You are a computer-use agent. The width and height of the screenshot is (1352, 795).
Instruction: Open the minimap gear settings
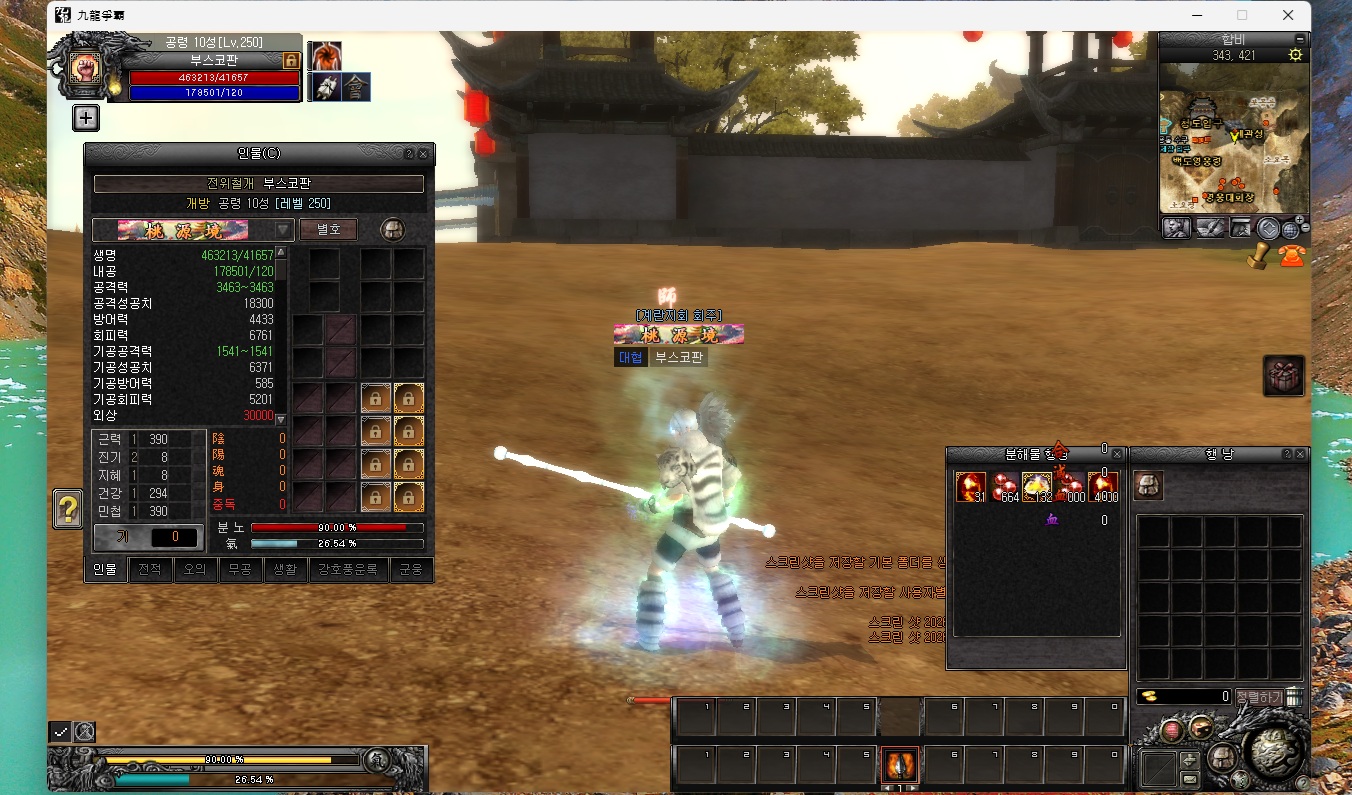click(x=1296, y=55)
